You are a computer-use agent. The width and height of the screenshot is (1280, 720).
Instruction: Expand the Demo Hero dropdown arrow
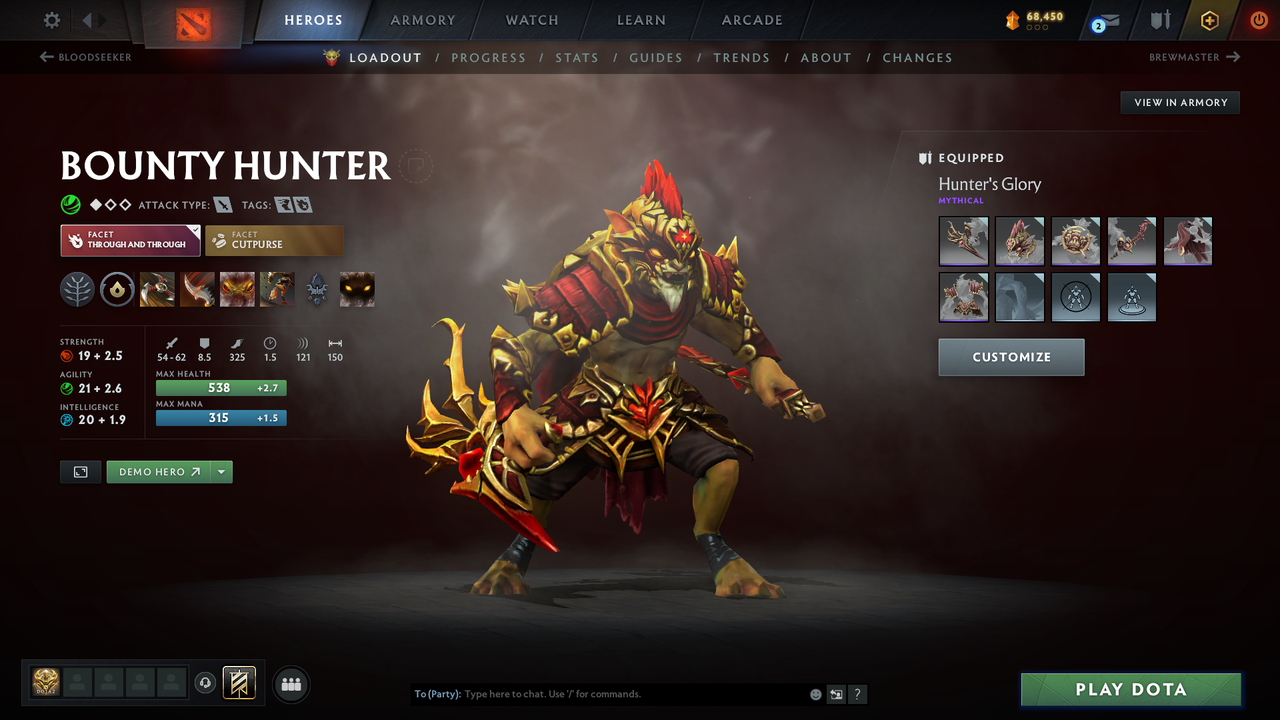click(x=222, y=471)
